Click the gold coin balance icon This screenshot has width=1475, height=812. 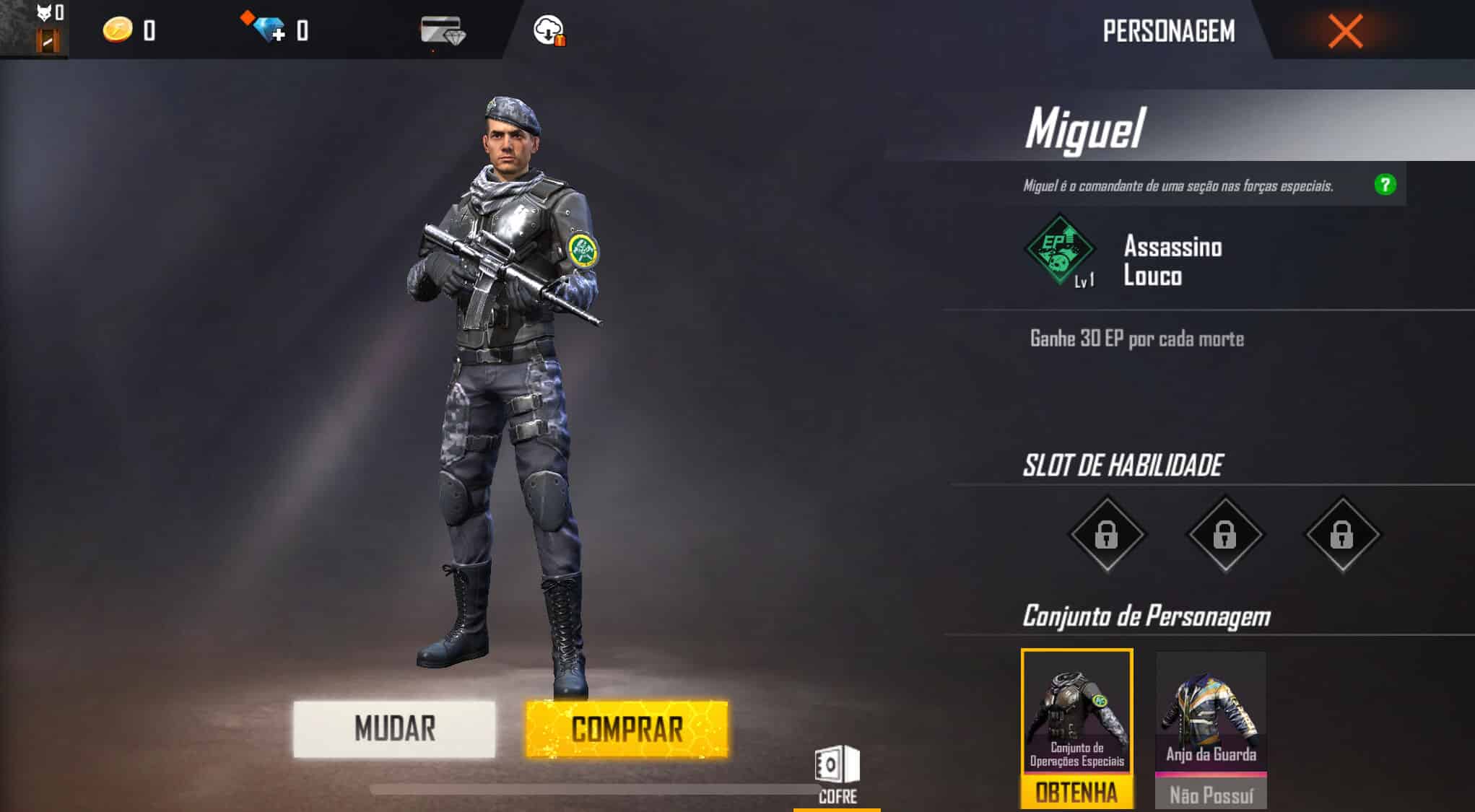[x=116, y=30]
